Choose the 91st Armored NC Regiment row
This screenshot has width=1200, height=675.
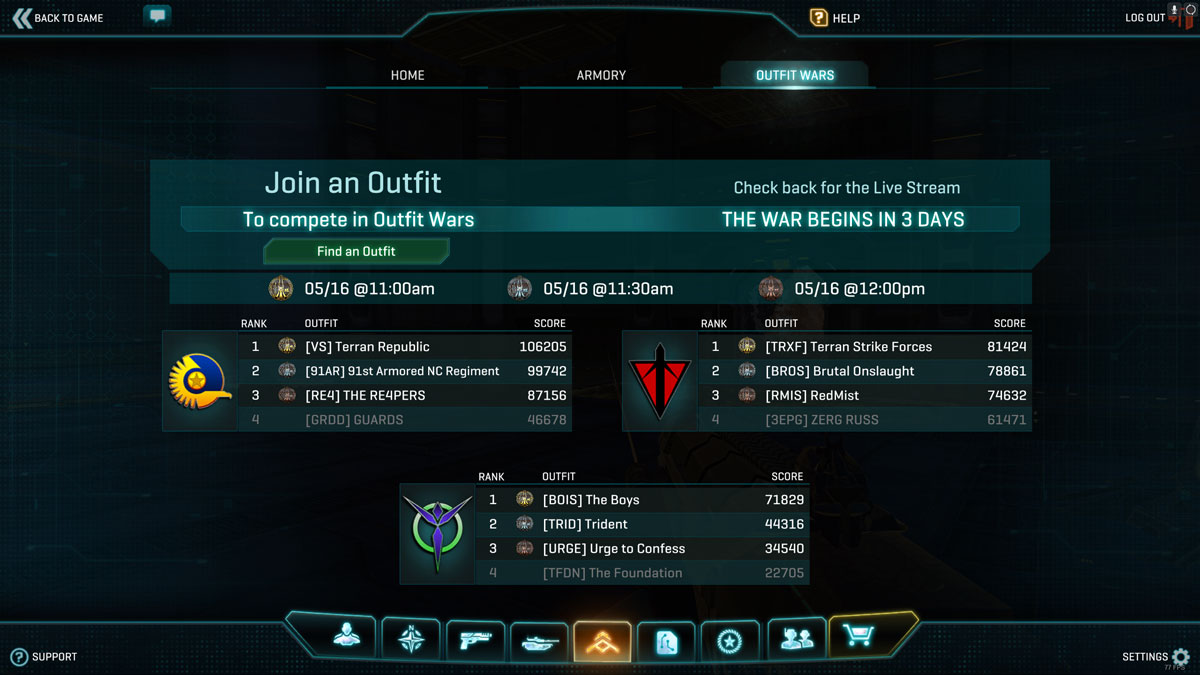[x=405, y=371]
